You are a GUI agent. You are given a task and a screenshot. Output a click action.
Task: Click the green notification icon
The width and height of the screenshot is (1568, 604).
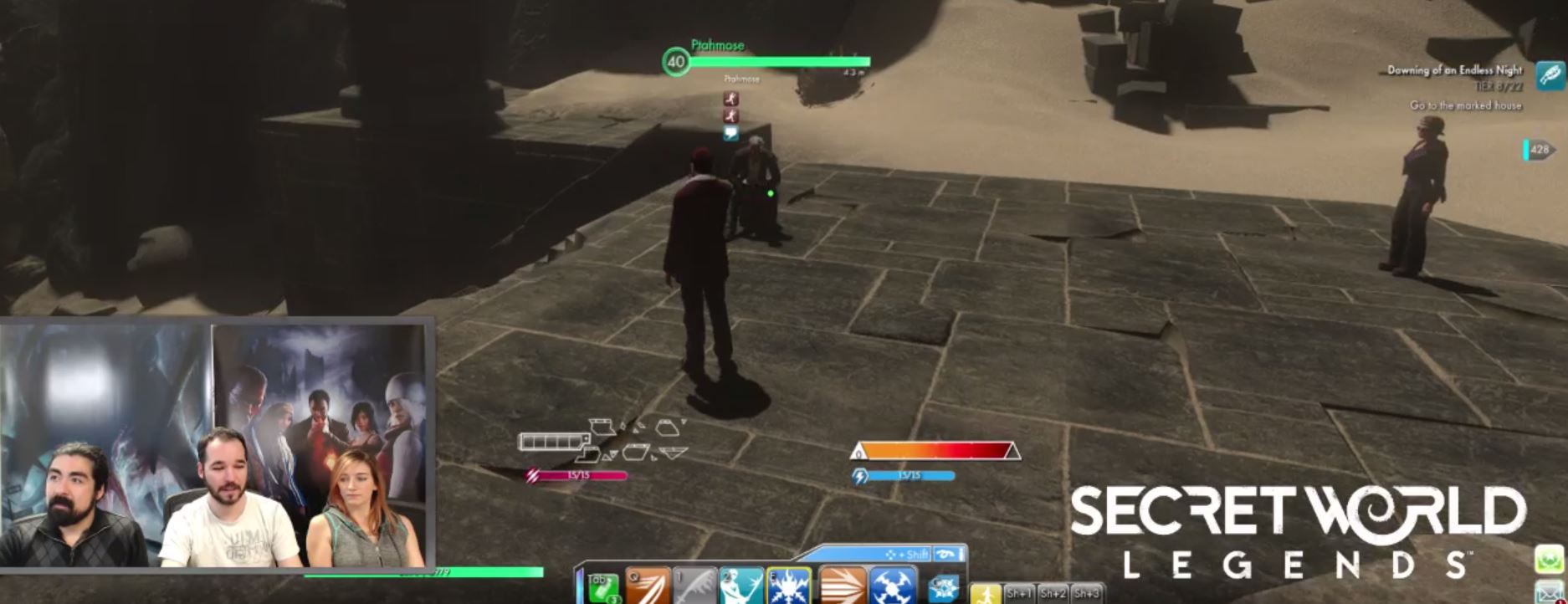click(1550, 559)
